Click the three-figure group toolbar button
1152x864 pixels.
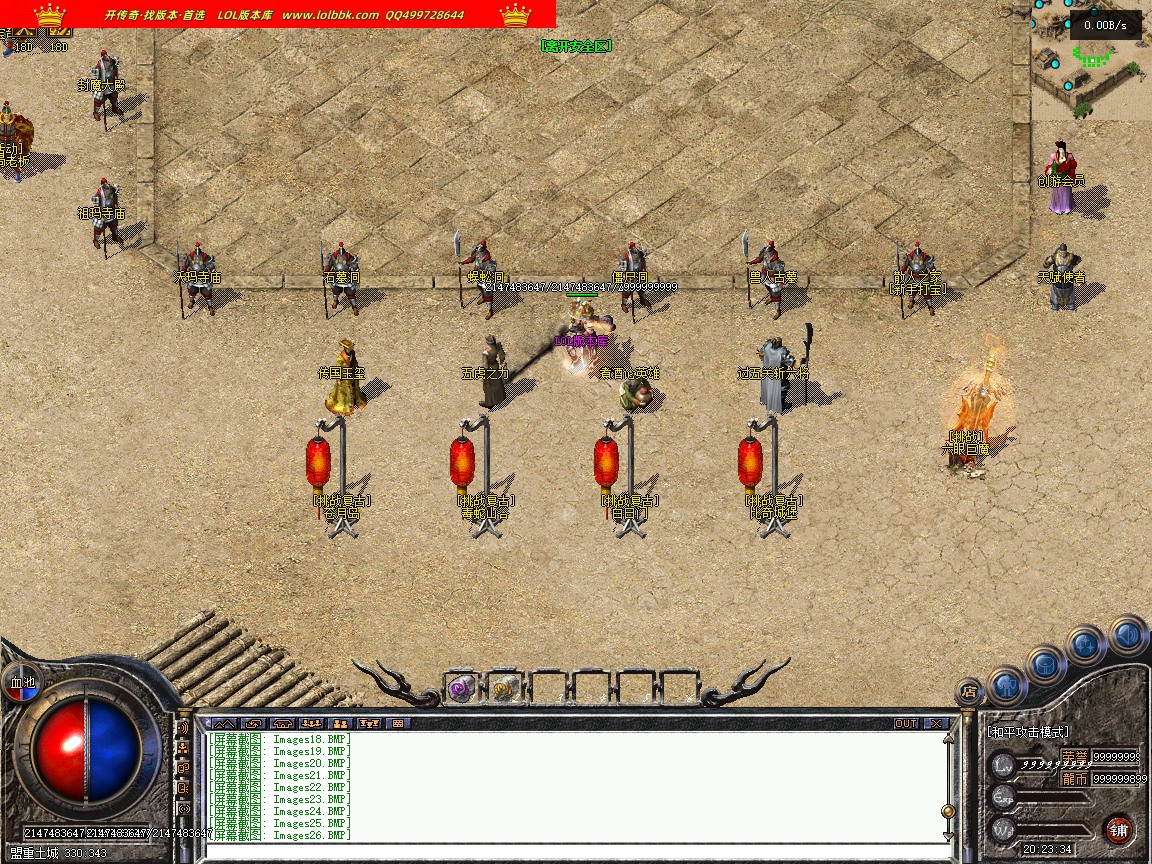pos(310,723)
